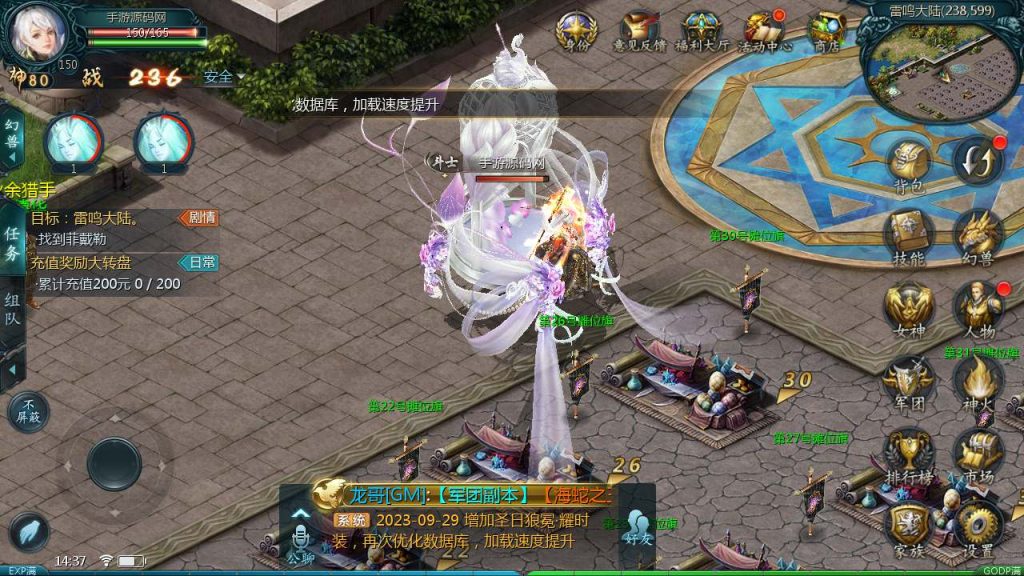The height and width of the screenshot is (576, 1024).
Task: Open the 幻兽 dragon icon menu
Action: [978, 237]
